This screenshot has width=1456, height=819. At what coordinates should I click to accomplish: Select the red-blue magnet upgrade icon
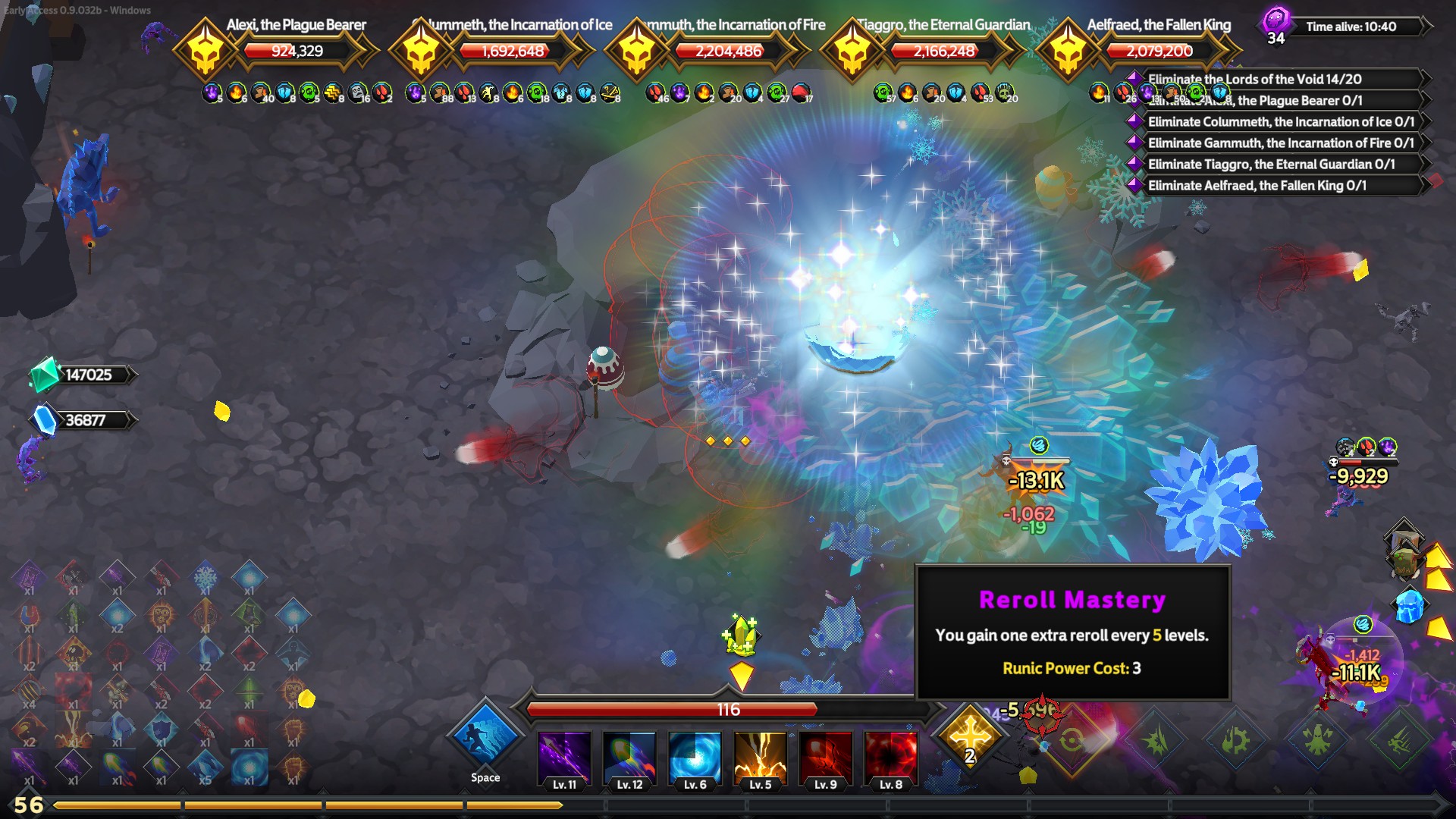[29, 616]
